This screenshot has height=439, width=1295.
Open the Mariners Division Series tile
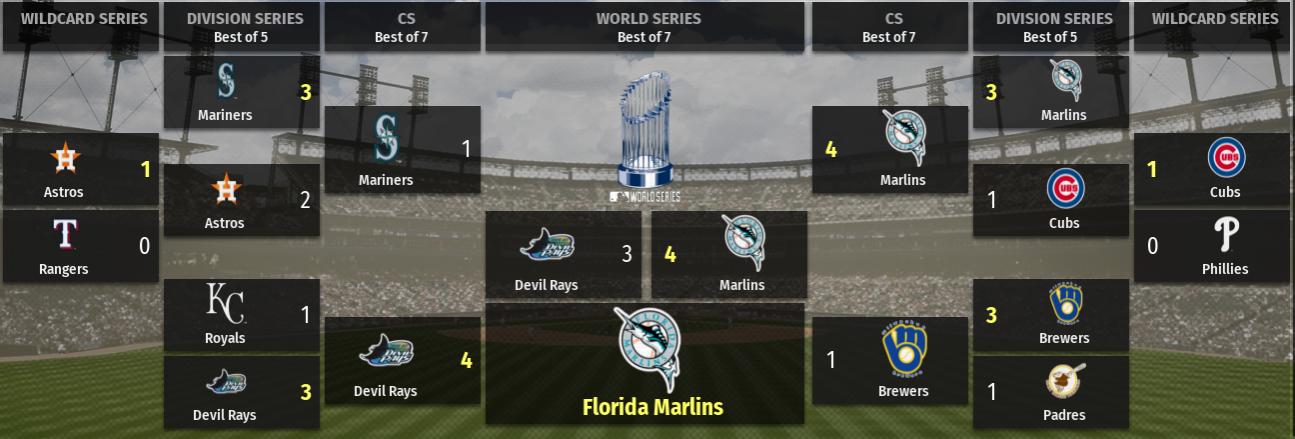pyautogui.click(x=241, y=92)
